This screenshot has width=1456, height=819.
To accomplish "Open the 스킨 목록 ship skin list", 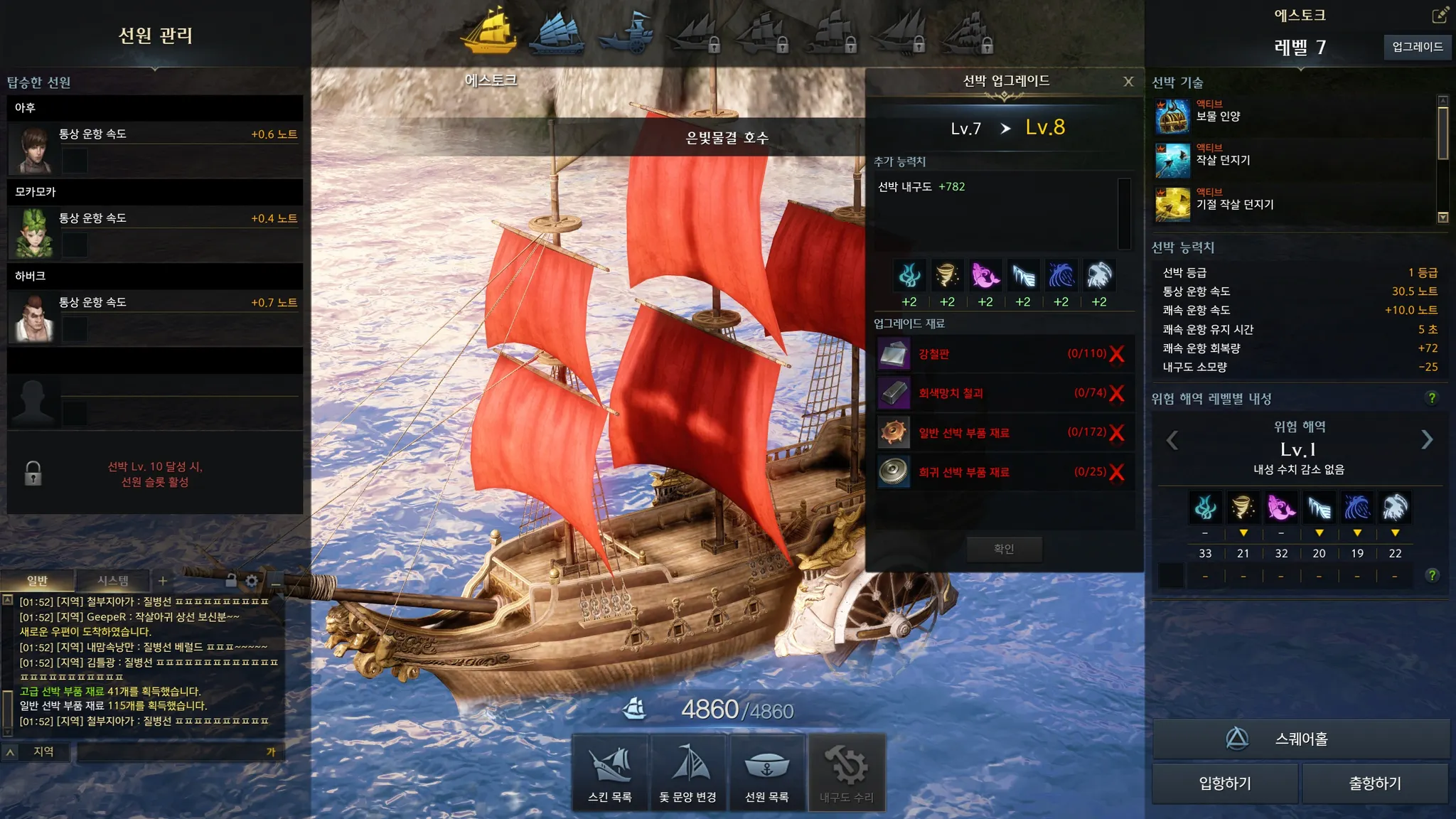I will point(610,772).
